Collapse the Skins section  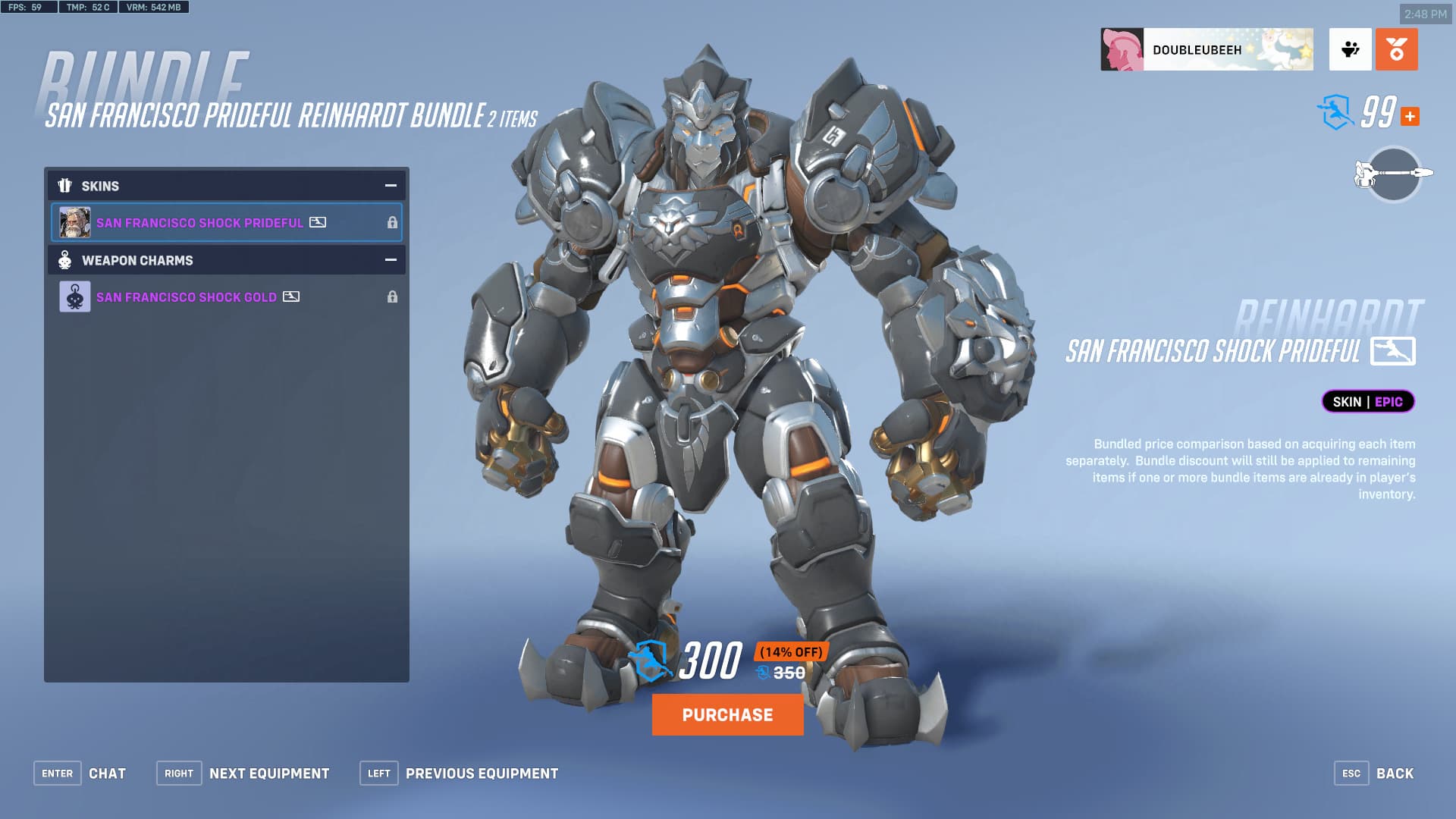(x=391, y=186)
